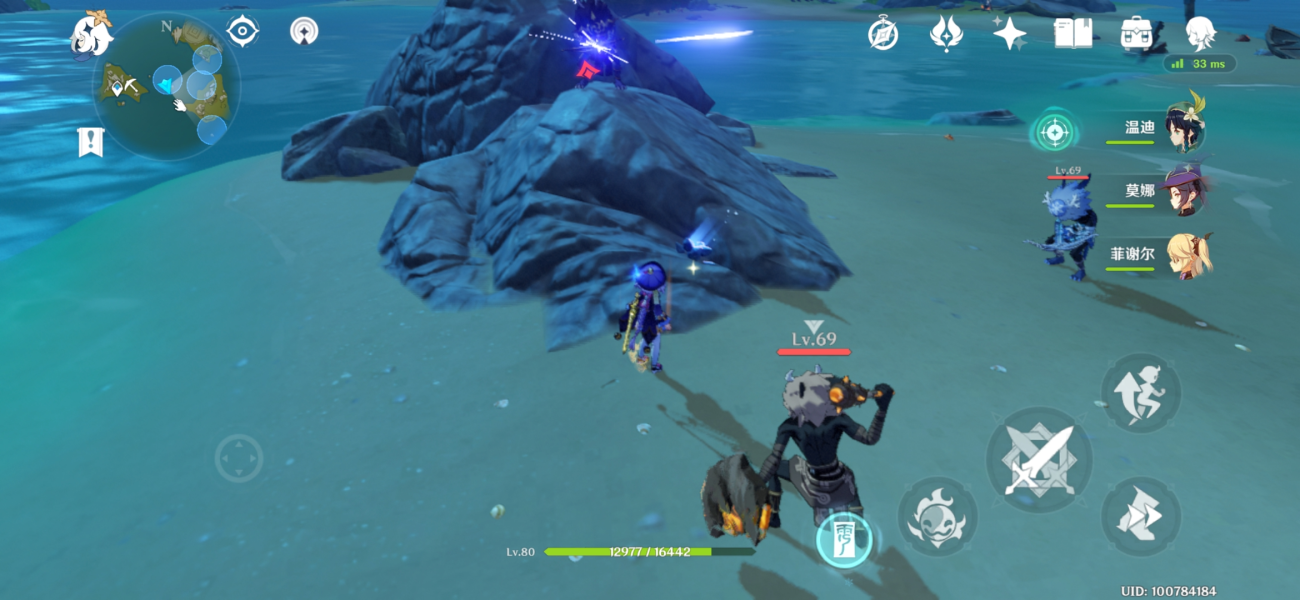
Task: Open the character profile icon
Action: pos(1200,34)
